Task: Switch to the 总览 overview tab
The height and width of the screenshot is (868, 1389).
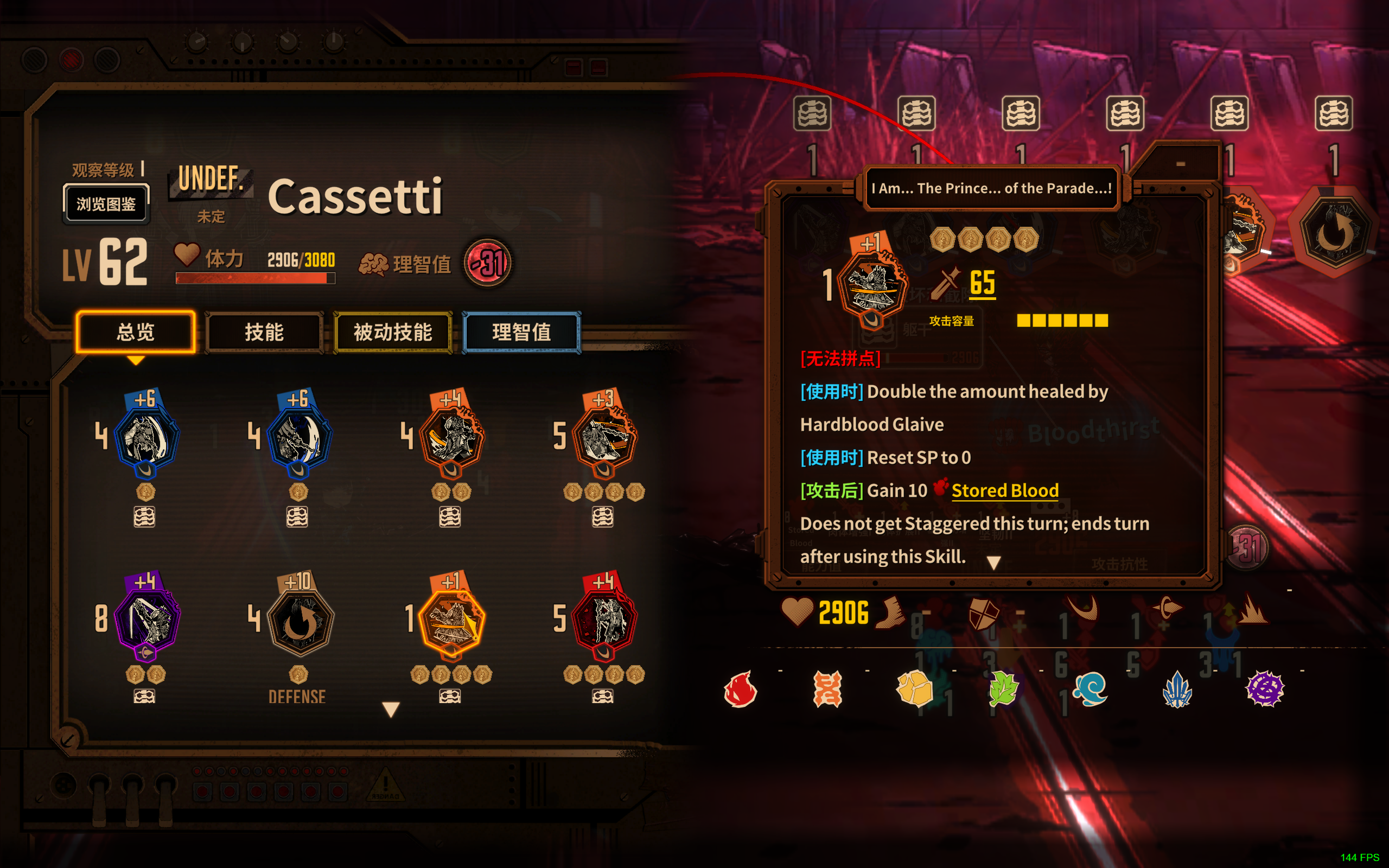Action: (x=136, y=332)
